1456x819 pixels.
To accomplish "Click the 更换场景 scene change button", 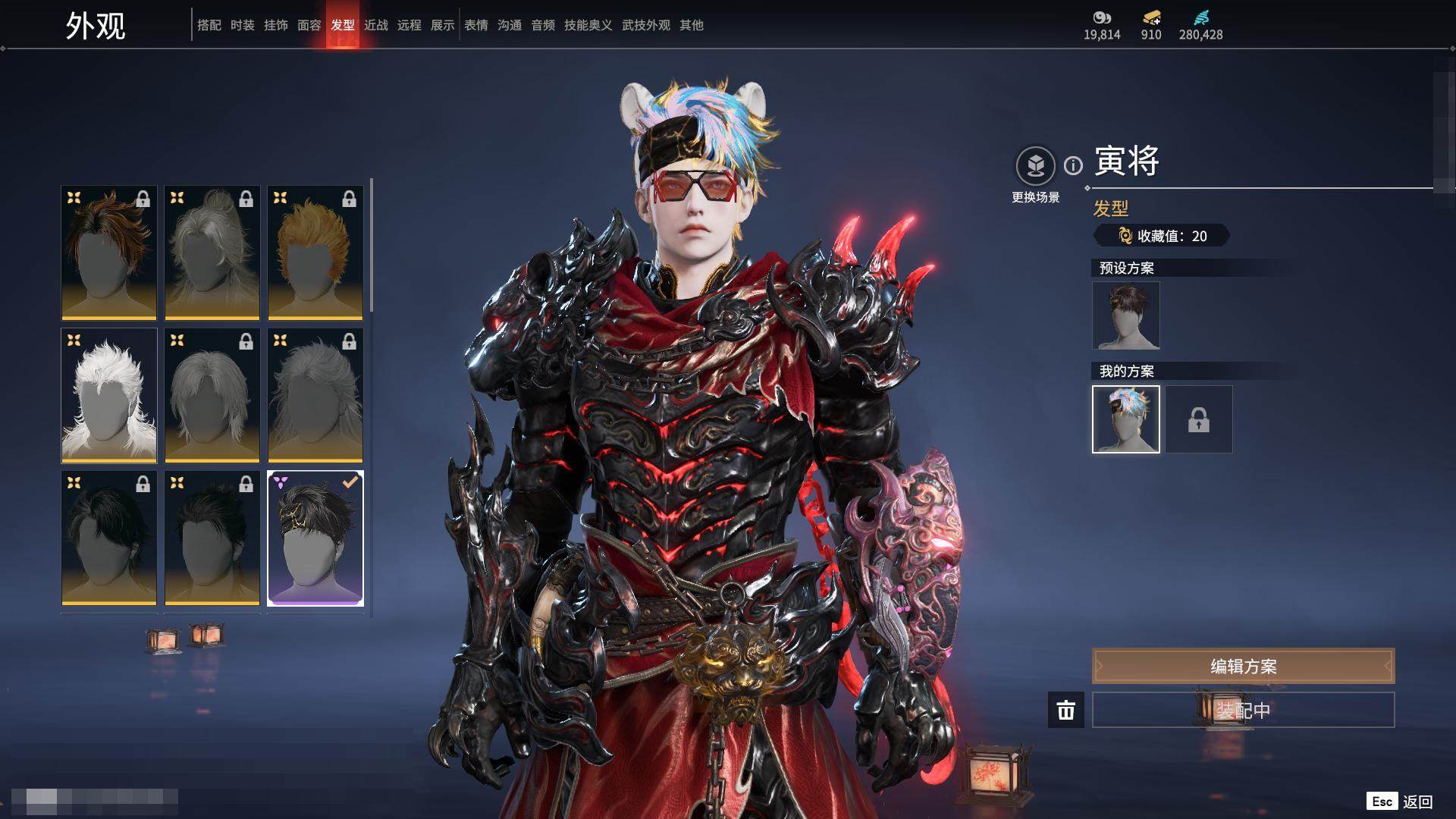I will 1035,174.
